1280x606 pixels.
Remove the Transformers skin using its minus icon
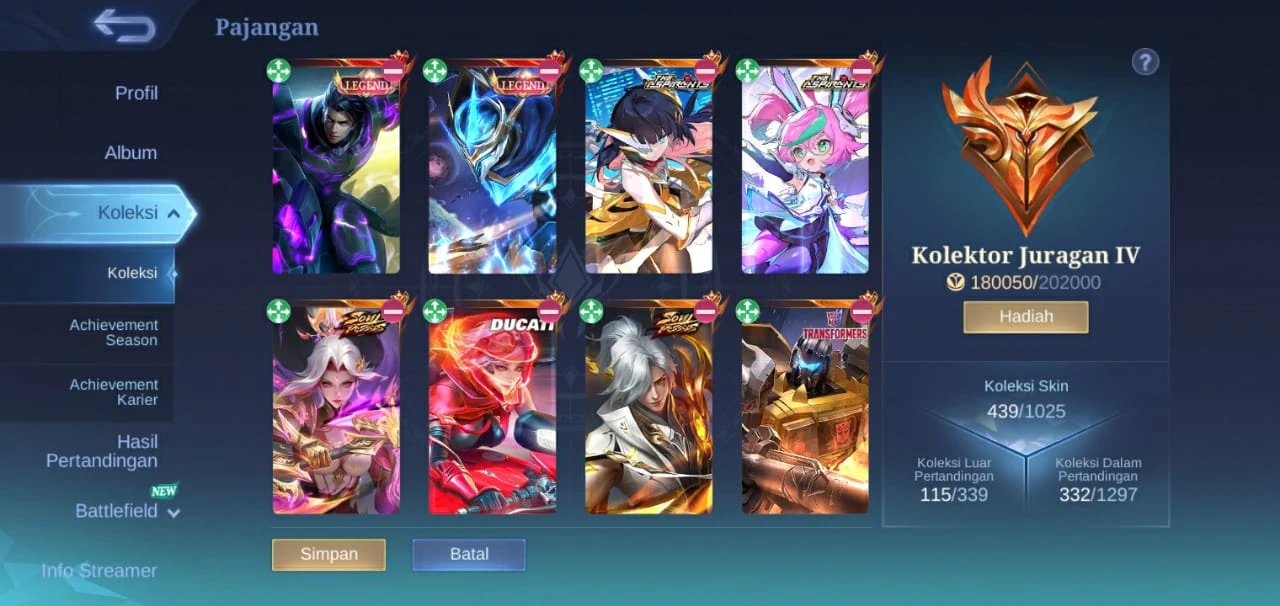[862, 311]
